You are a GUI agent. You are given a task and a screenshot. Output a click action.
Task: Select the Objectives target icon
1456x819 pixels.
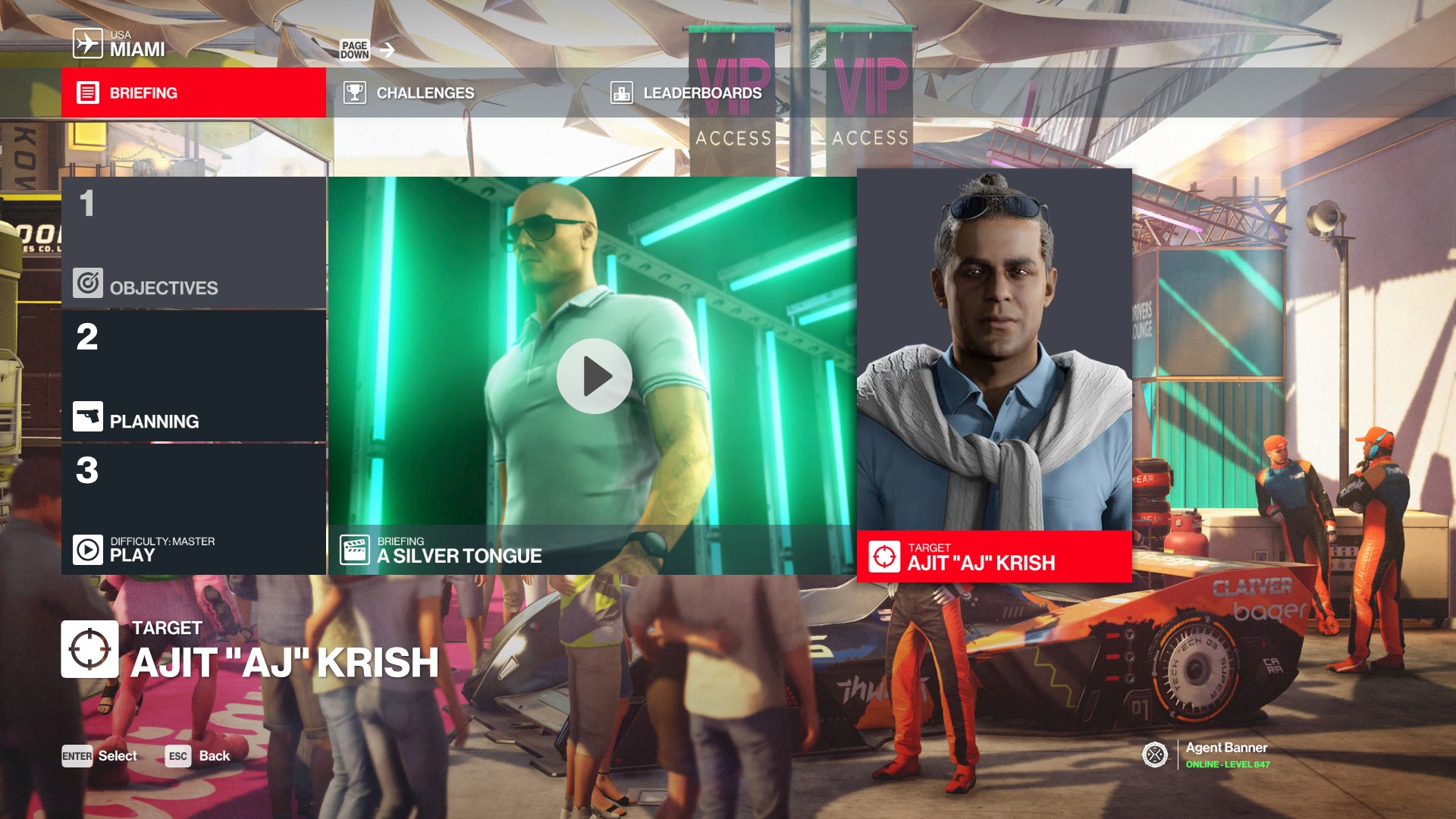87,283
